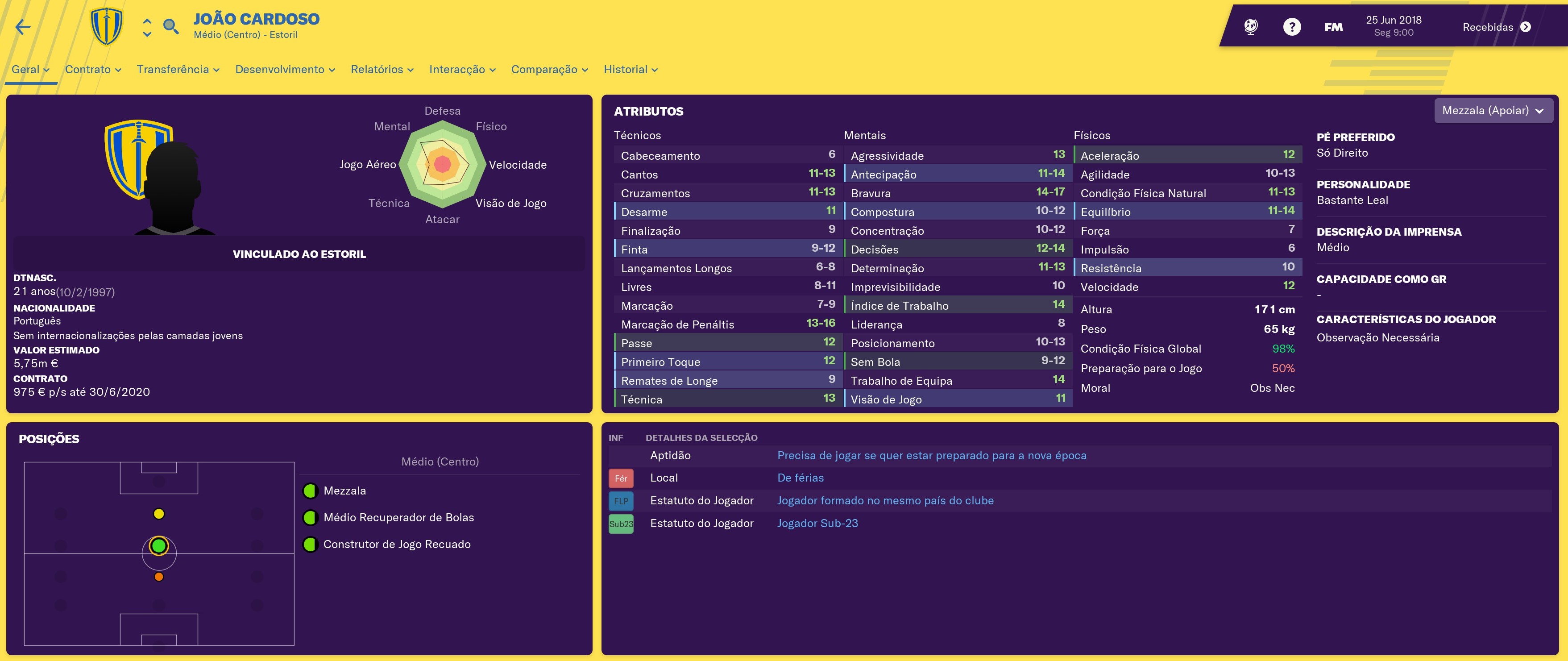The height and width of the screenshot is (661, 1568).
Task: Open the Contrato dropdown menu
Action: pyautogui.click(x=93, y=69)
